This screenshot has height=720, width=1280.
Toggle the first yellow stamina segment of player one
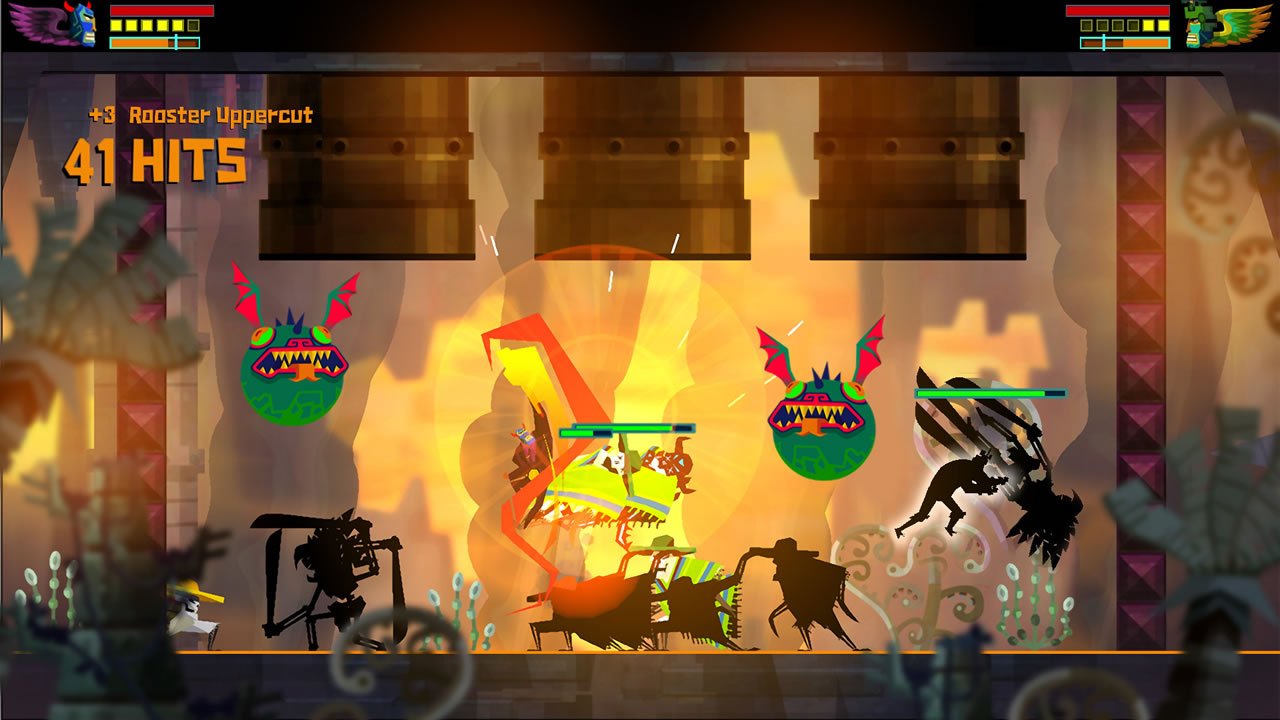pos(115,25)
